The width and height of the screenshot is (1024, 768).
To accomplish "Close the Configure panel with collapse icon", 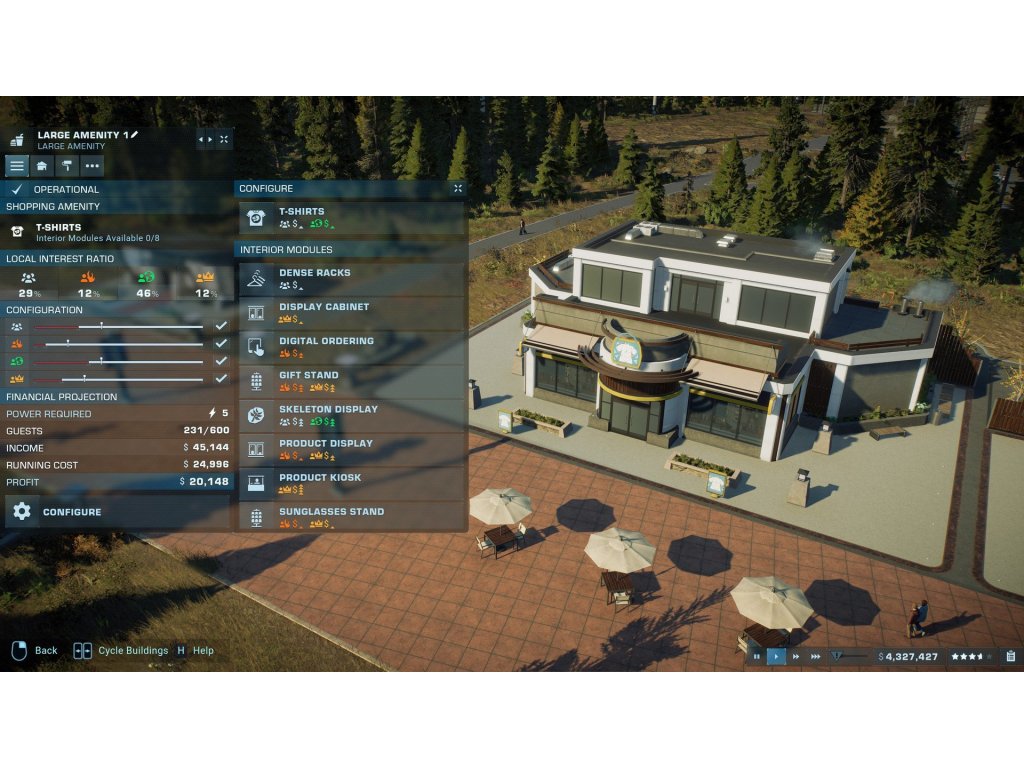I will click(x=458, y=188).
